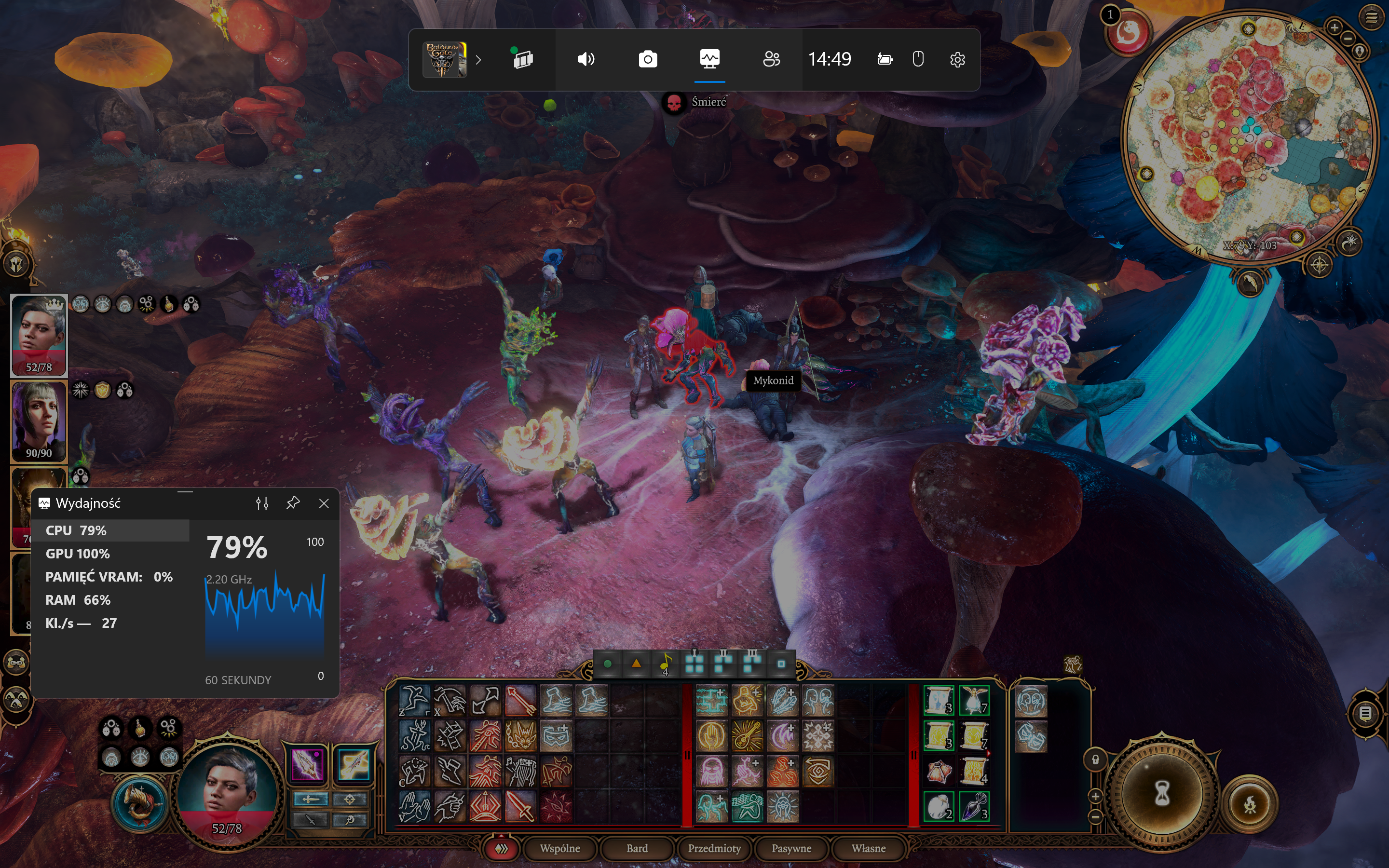The image size is (1389, 868).
Task: Select the party portrait showing 90/90 health
Action: point(39,421)
